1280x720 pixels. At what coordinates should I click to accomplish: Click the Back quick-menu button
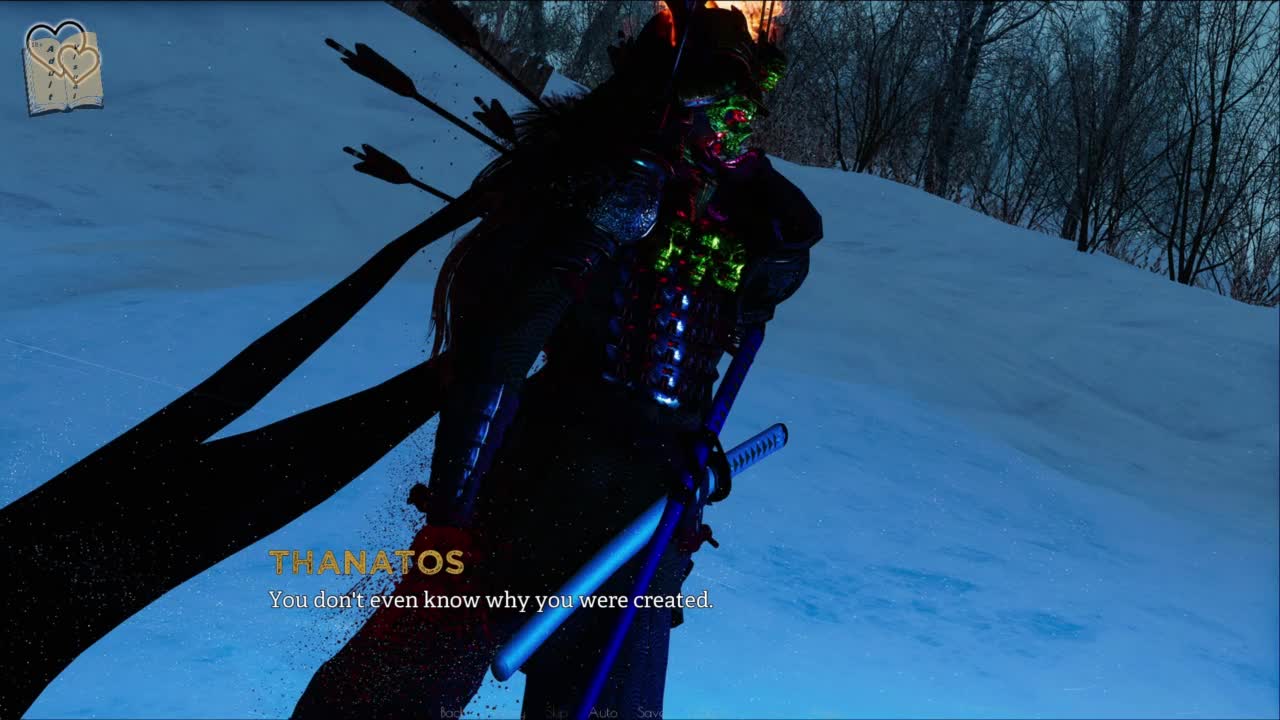pos(453,712)
